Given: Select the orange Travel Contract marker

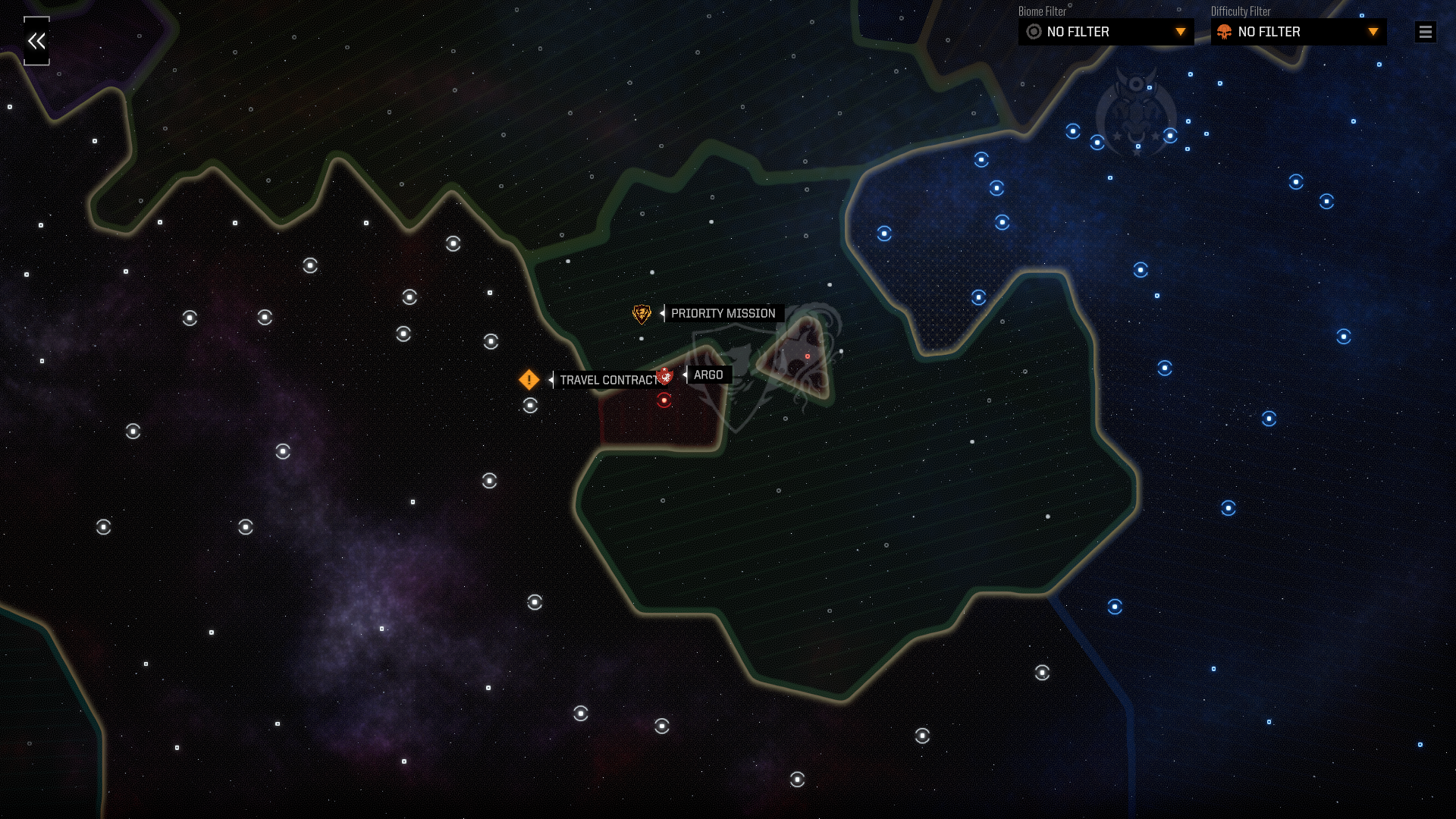Looking at the screenshot, I should click(529, 379).
